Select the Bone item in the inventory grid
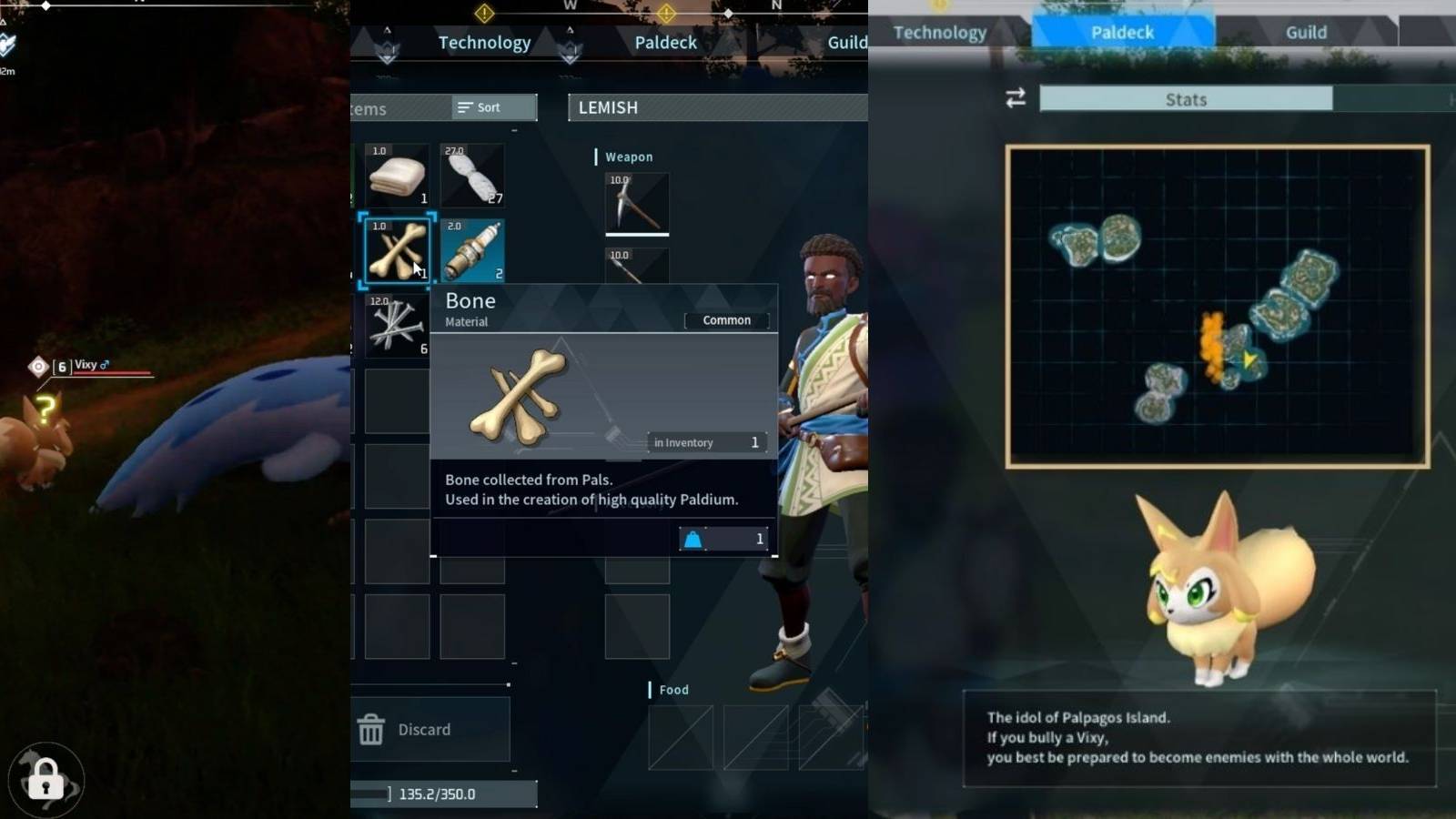Viewport: 1456px width, 819px height. (x=396, y=248)
